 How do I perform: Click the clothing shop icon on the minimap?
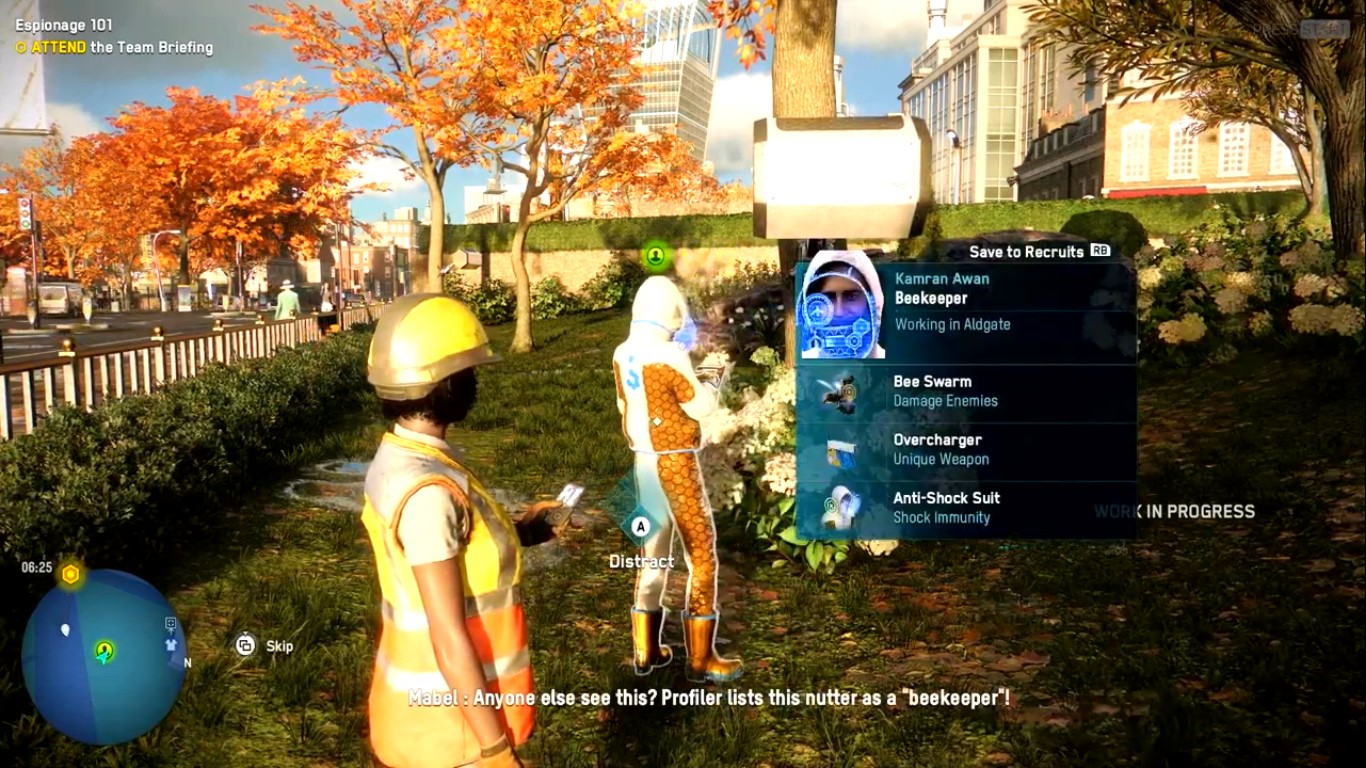click(x=170, y=646)
